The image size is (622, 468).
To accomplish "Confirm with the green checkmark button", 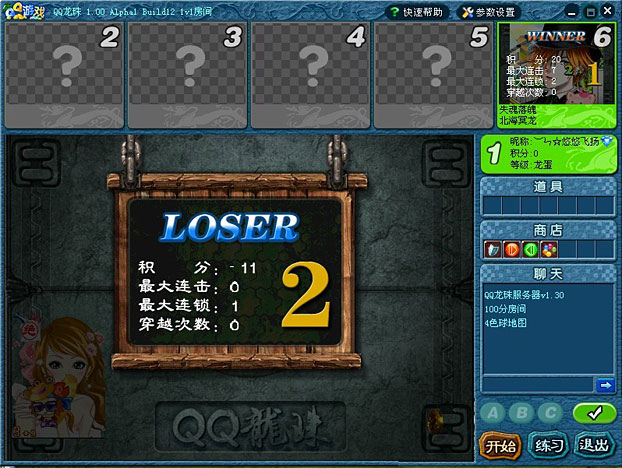I will (x=594, y=412).
